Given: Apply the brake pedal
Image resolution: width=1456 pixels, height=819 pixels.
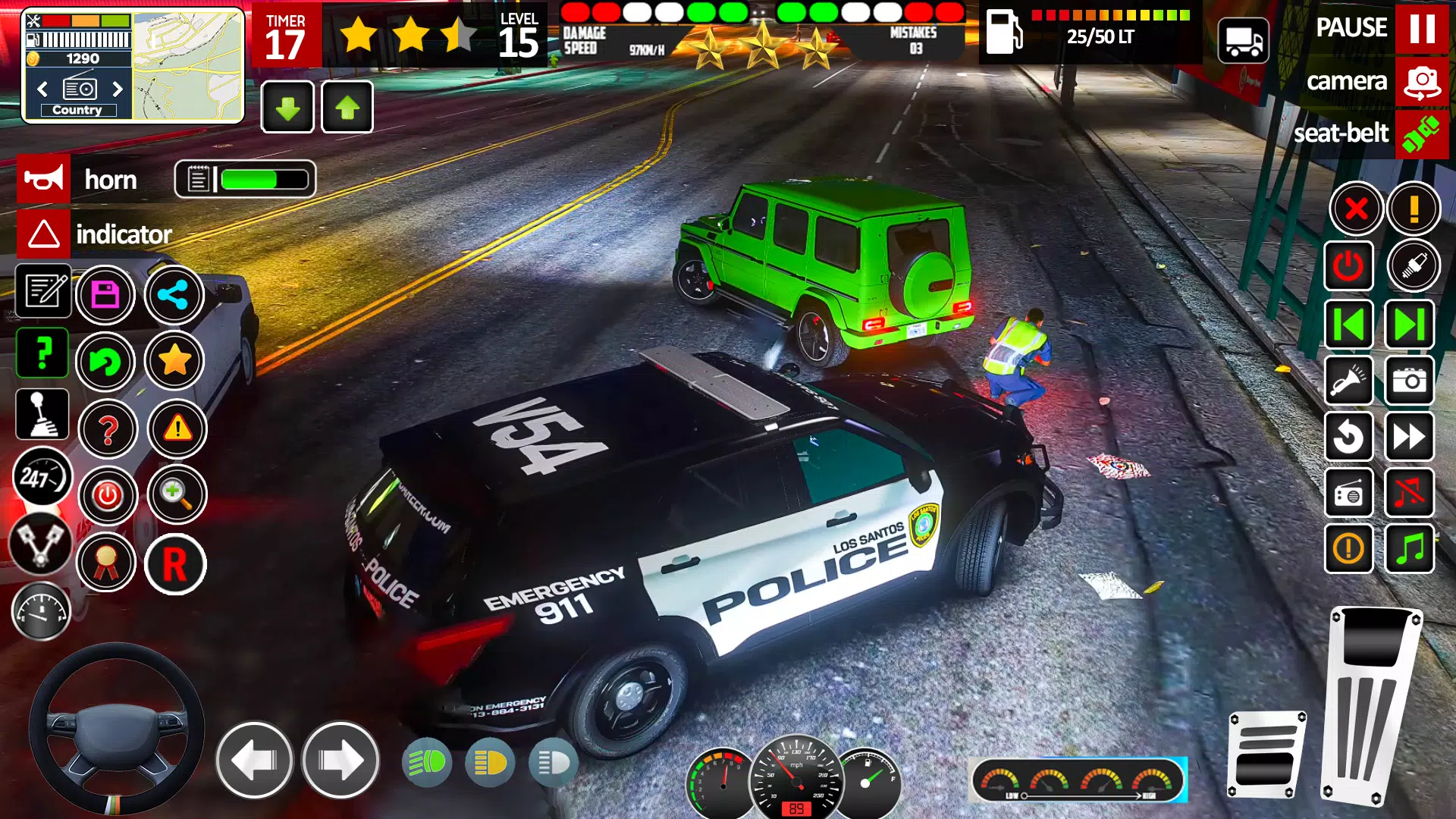Looking at the screenshot, I should click(1266, 755).
